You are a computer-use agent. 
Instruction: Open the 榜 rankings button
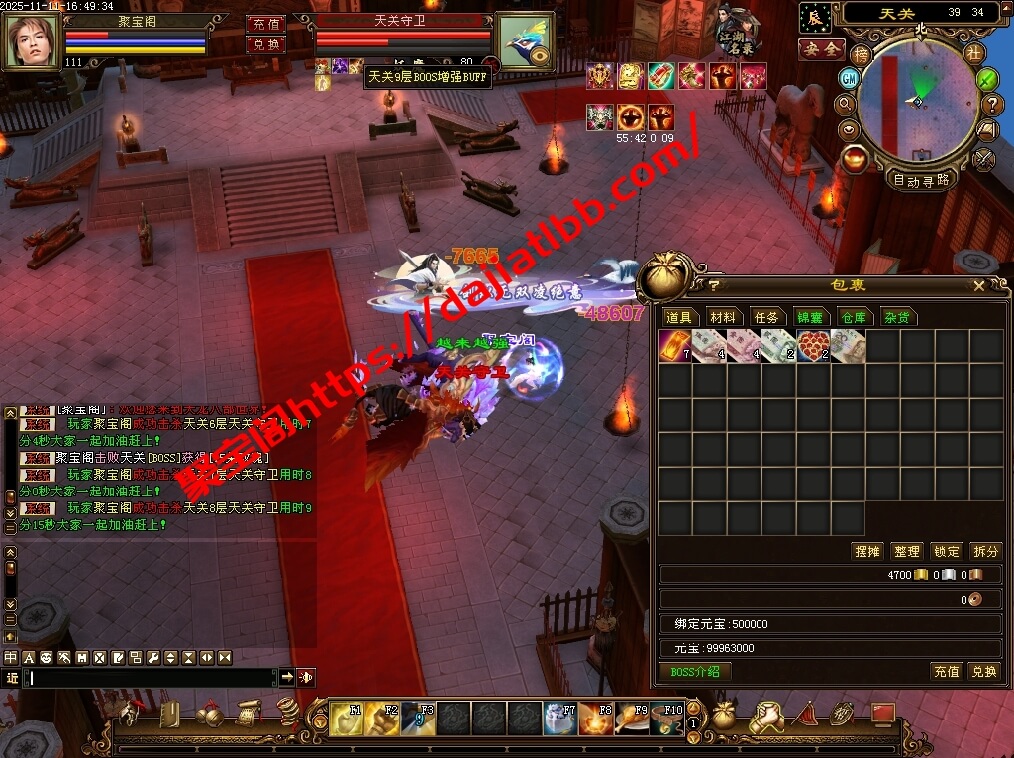click(860, 54)
